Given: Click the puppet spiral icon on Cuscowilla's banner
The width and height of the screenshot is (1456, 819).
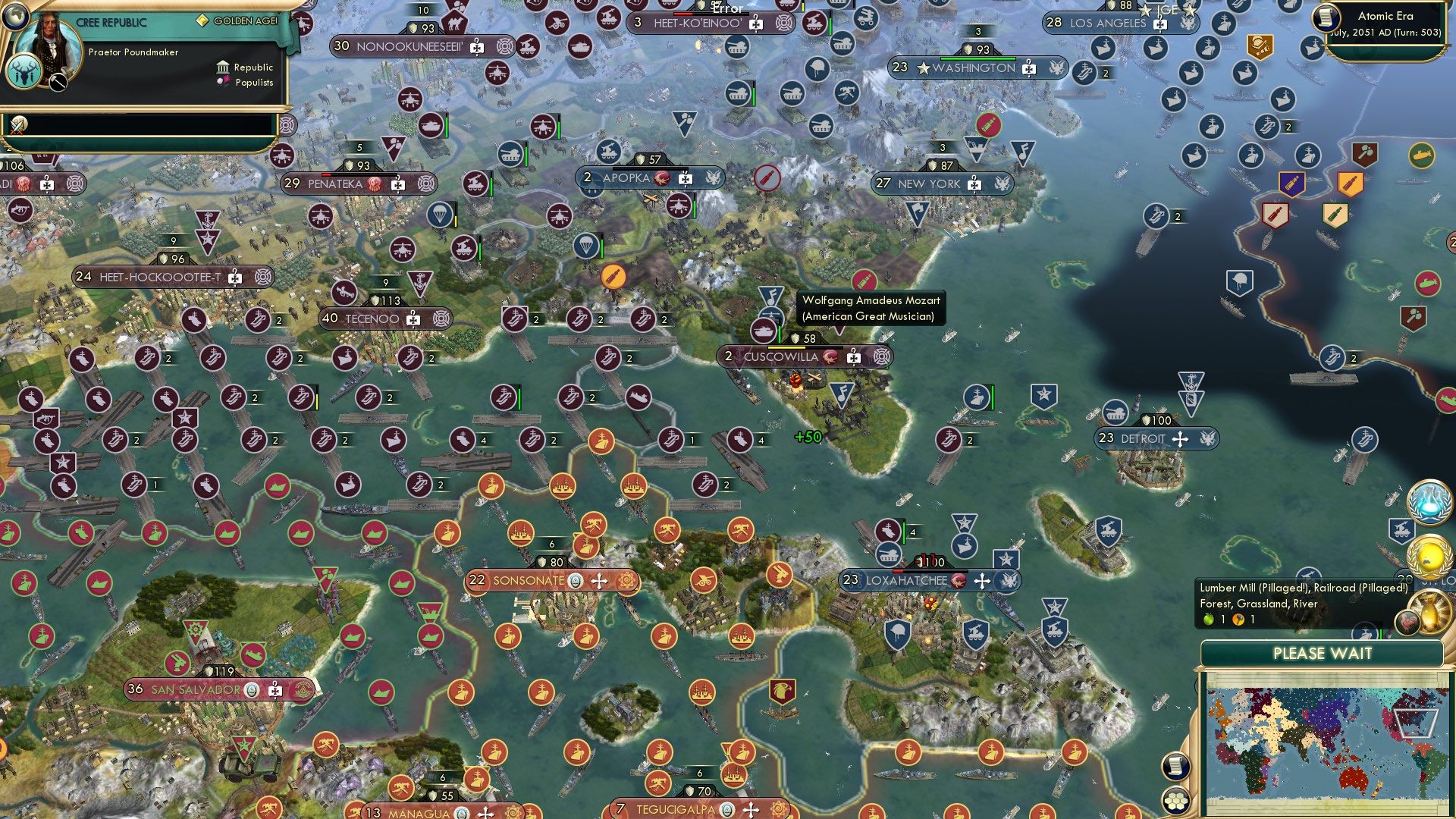Looking at the screenshot, I should [880, 356].
